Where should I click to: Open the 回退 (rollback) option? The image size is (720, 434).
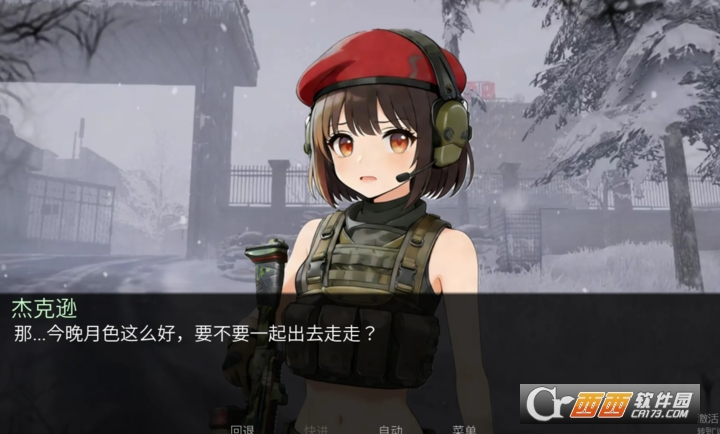(243, 429)
